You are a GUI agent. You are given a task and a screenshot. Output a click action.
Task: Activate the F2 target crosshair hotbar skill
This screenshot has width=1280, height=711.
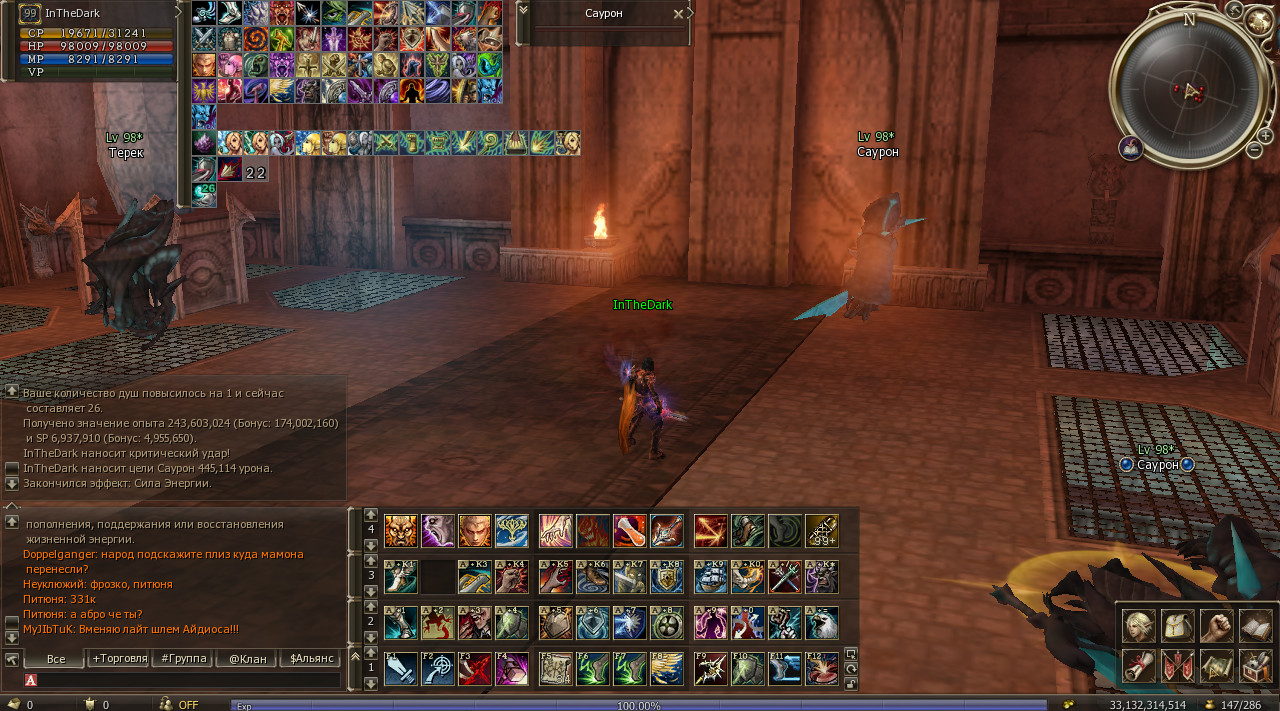coord(438,669)
